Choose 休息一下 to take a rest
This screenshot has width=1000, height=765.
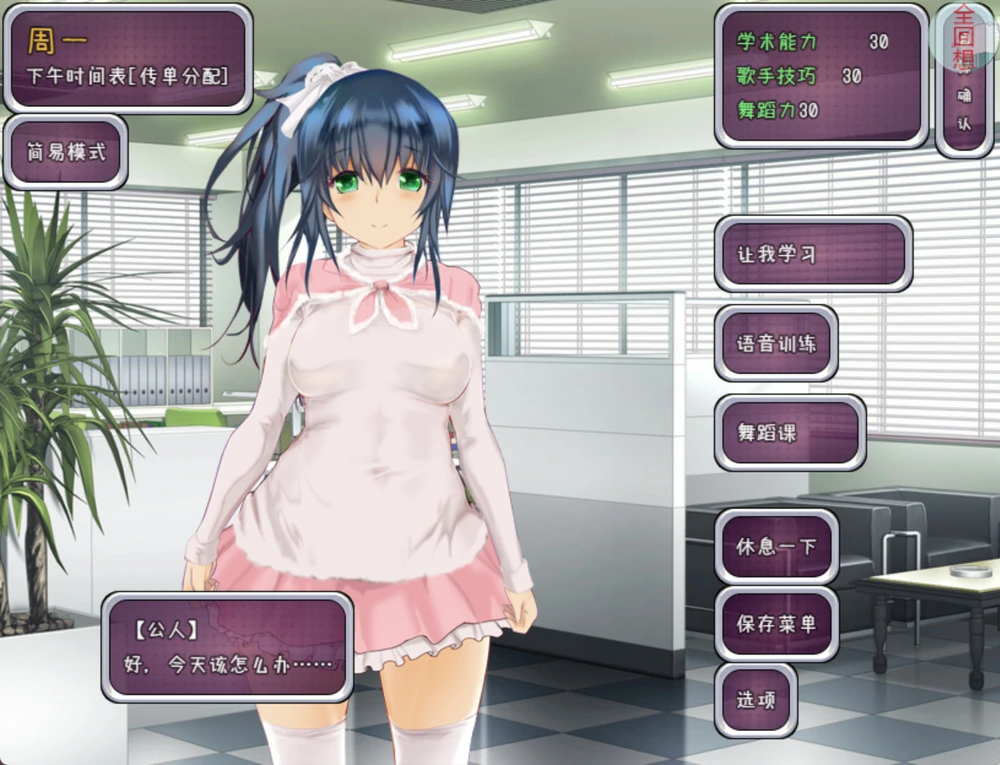776,548
